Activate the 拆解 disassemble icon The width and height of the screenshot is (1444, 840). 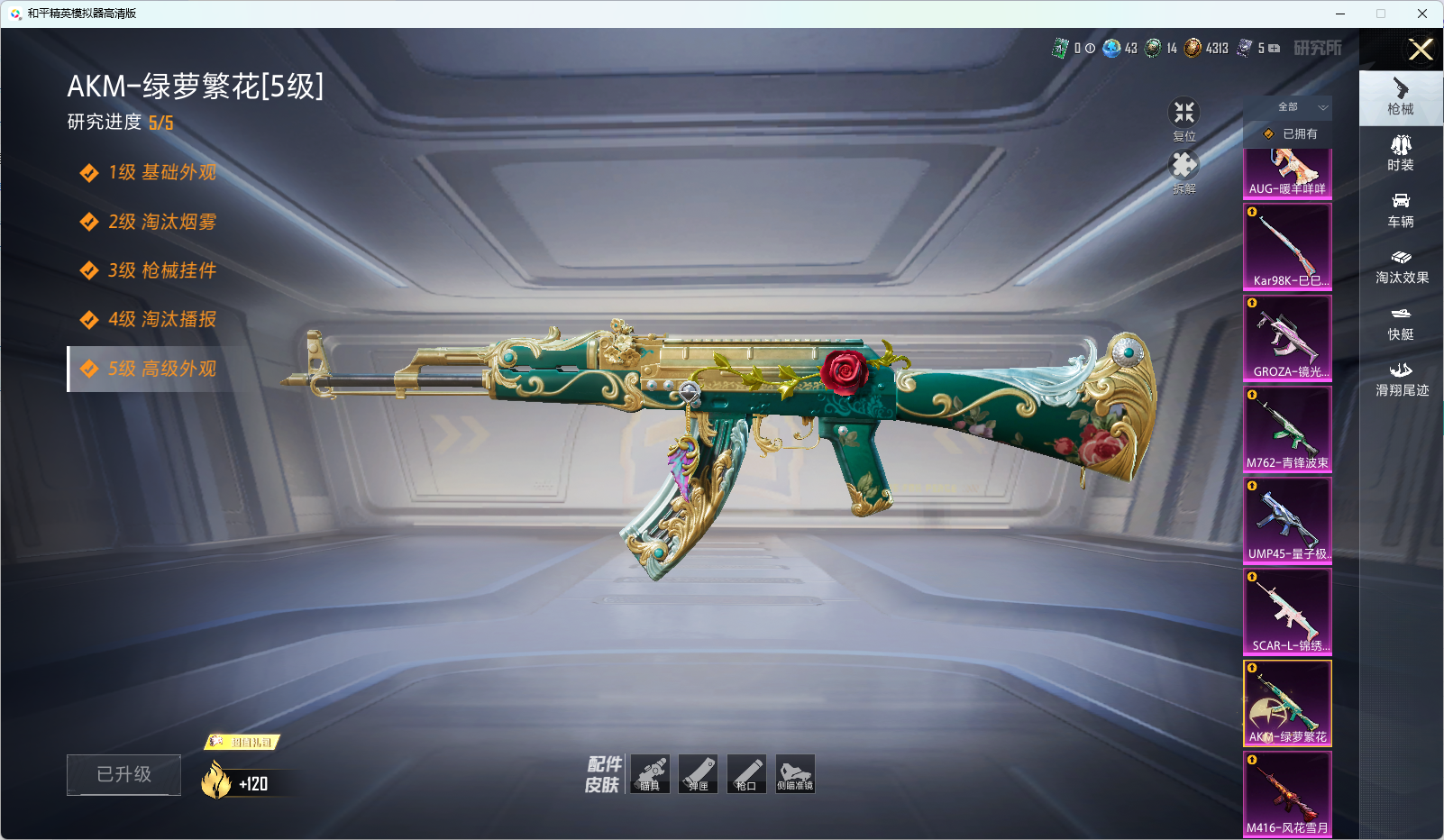click(1184, 168)
